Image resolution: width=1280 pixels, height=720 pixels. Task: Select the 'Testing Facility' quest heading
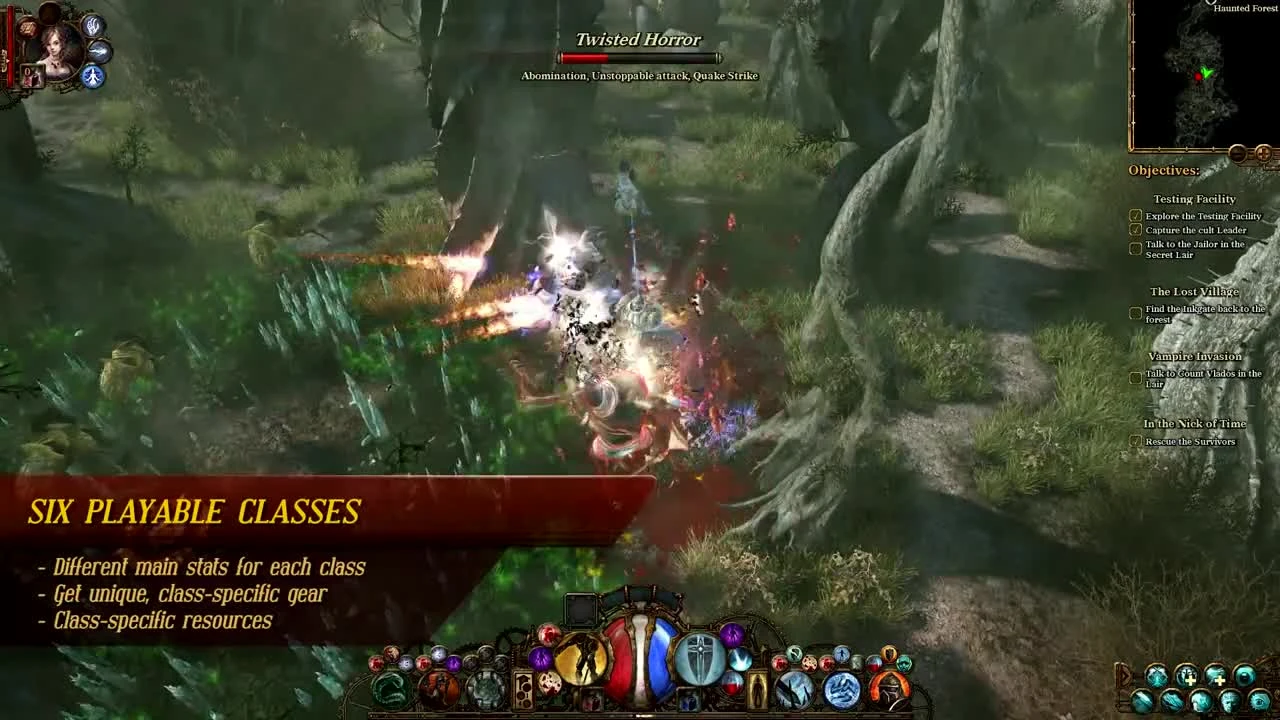point(1193,198)
